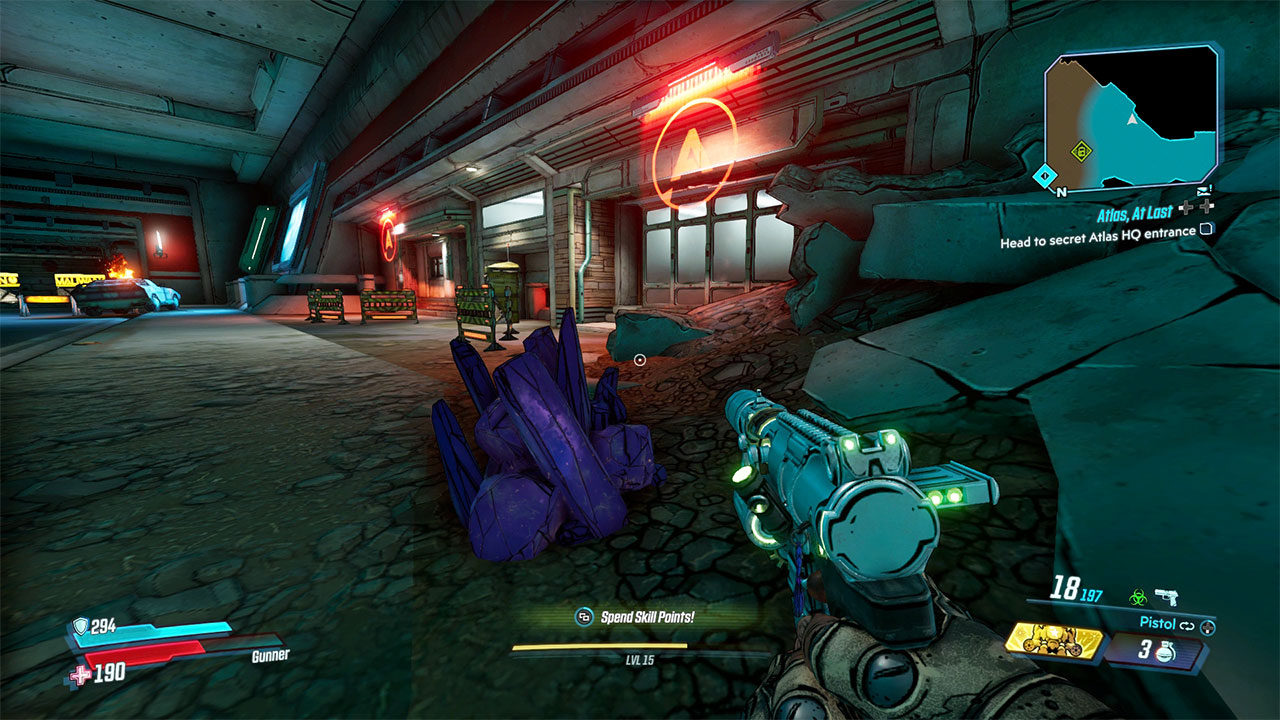Check the Atlas HQ objective checkbox

1206,228
